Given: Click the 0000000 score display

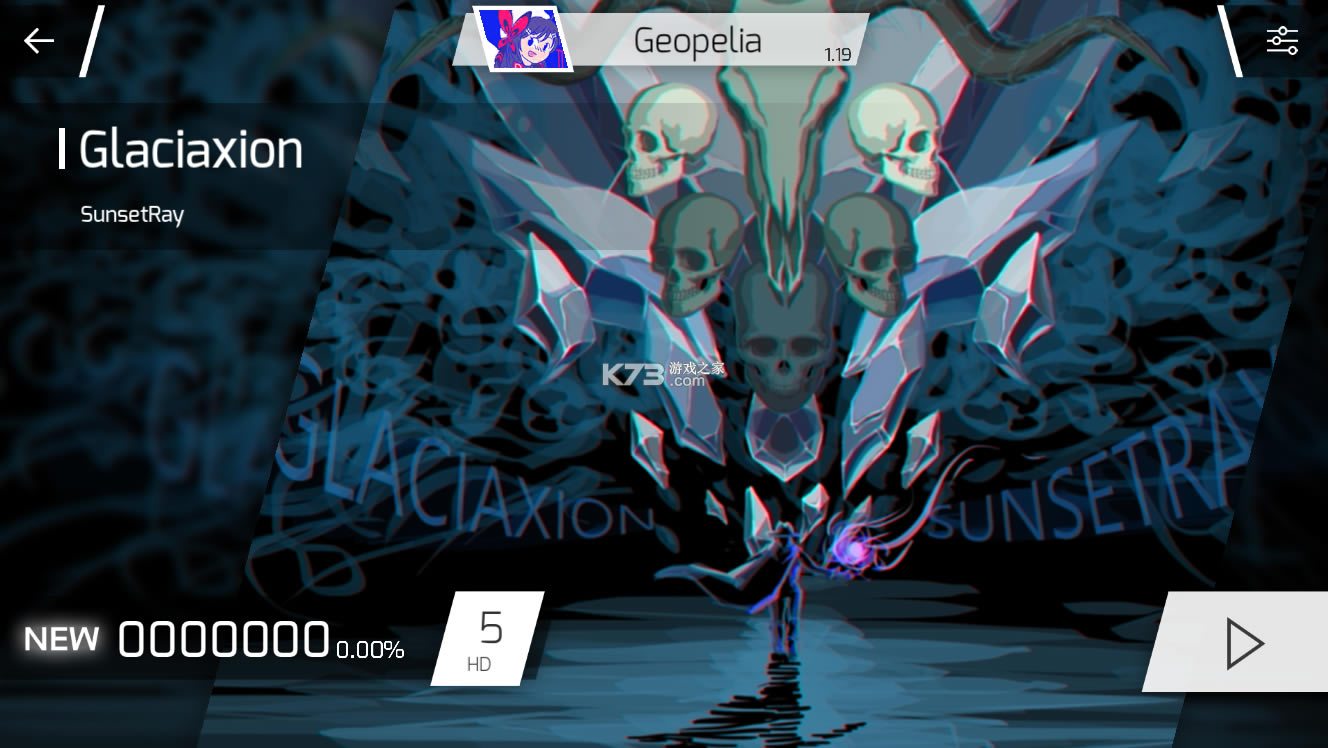Looking at the screenshot, I should pyautogui.click(x=224, y=637).
